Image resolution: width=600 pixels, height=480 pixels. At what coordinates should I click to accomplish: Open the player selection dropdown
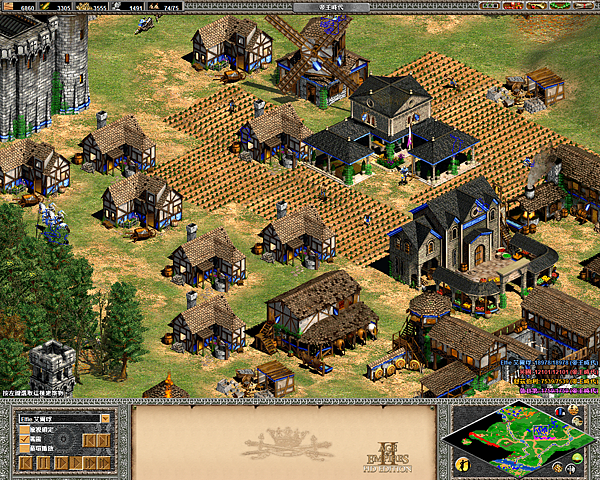pos(105,418)
